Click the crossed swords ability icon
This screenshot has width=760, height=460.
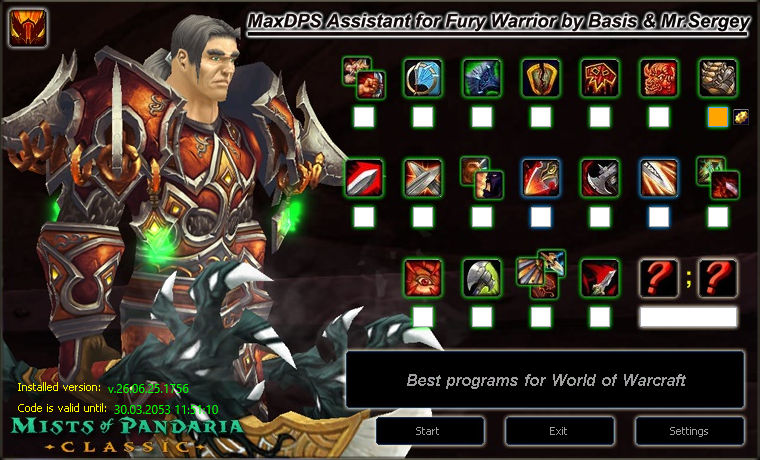tap(423, 178)
